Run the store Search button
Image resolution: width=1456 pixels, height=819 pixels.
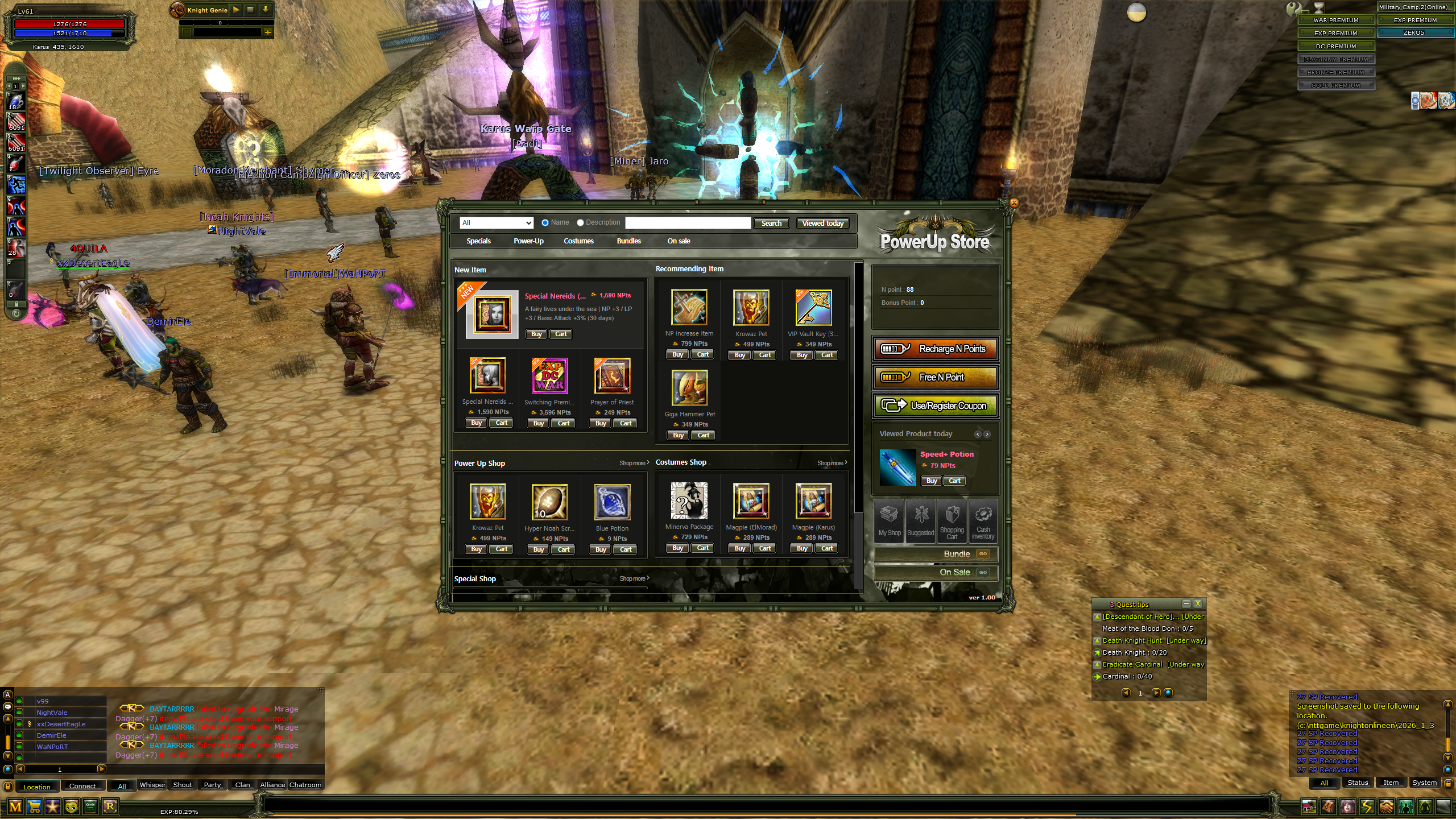(771, 224)
